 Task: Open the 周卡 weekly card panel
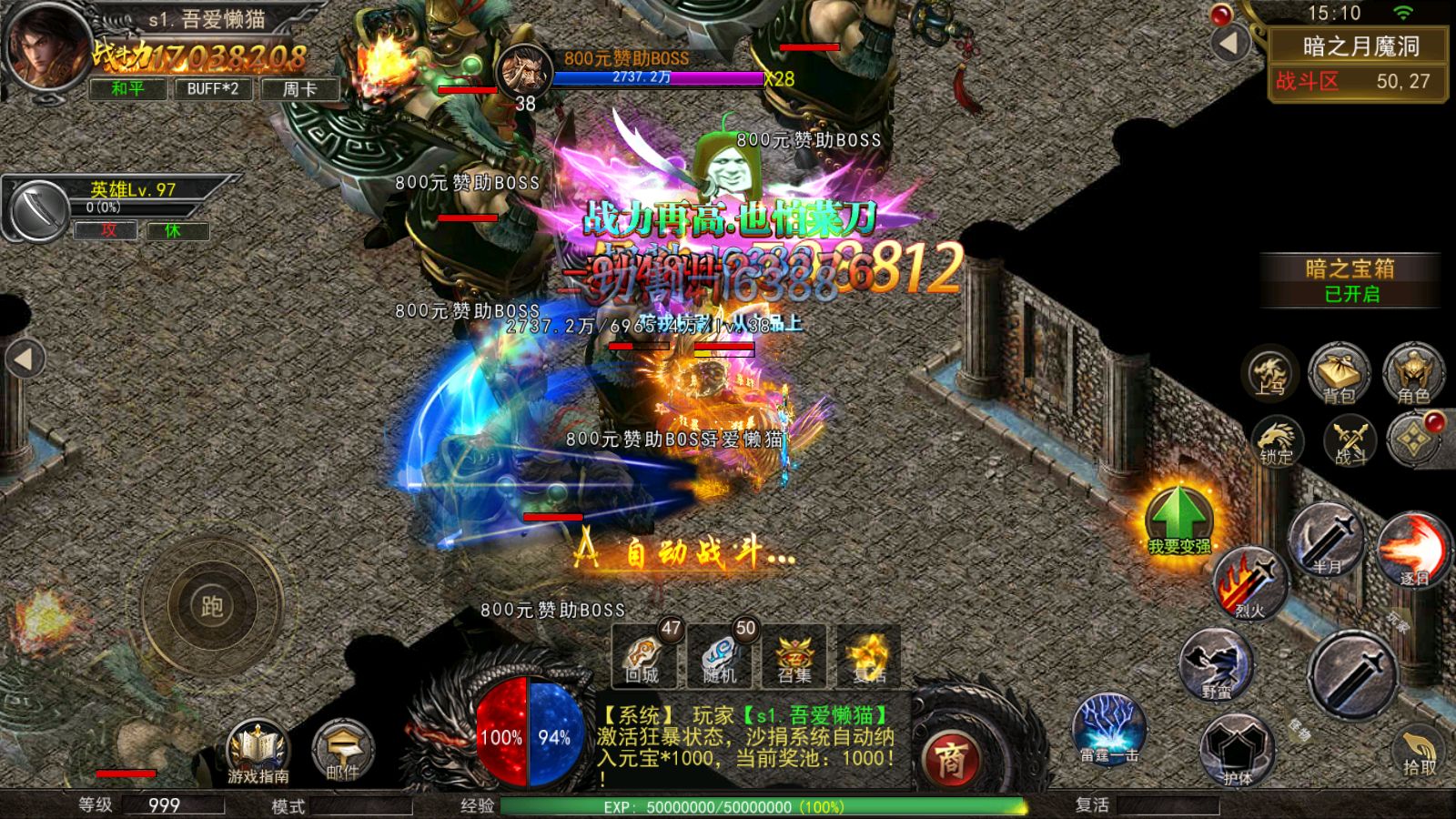(298, 90)
